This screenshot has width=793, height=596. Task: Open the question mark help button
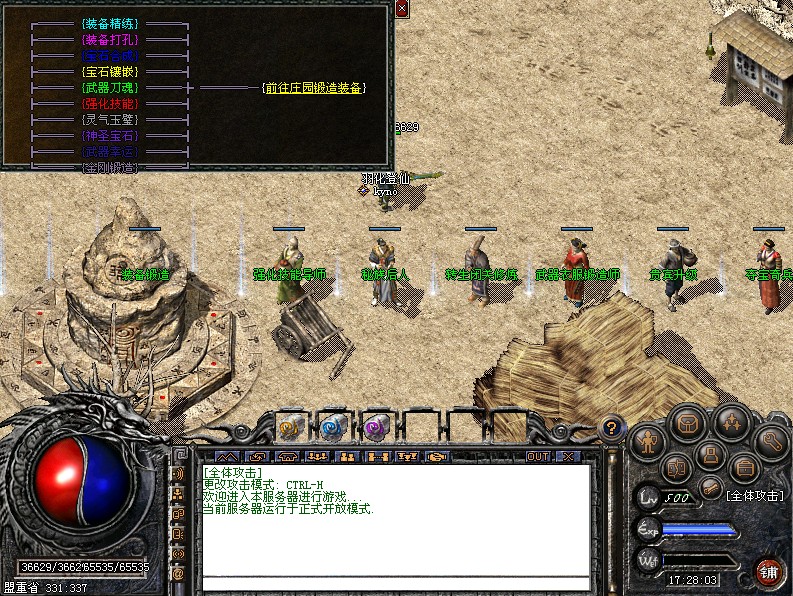click(610, 428)
